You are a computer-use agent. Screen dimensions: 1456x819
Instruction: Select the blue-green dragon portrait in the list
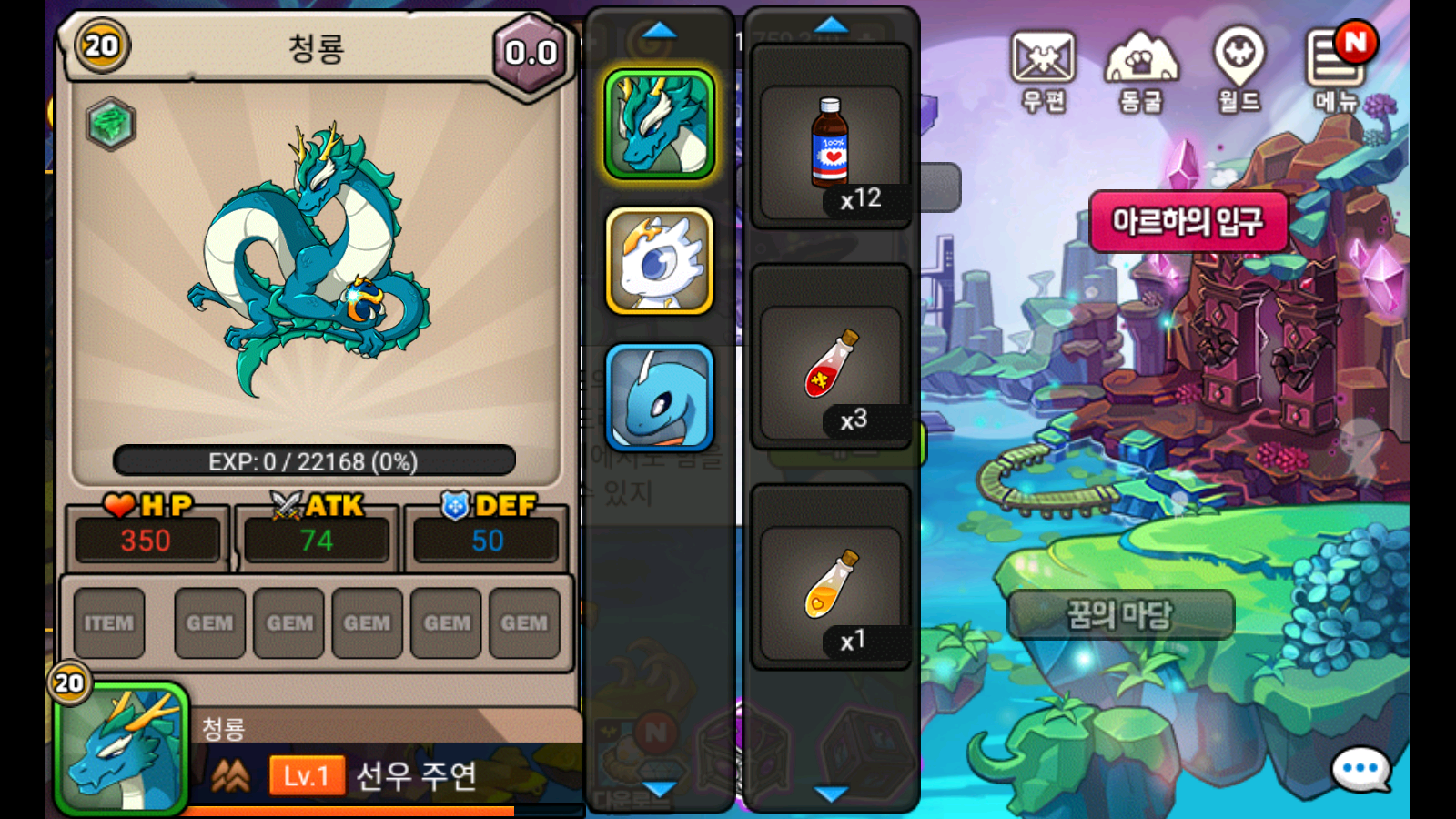[x=660, y=124]
